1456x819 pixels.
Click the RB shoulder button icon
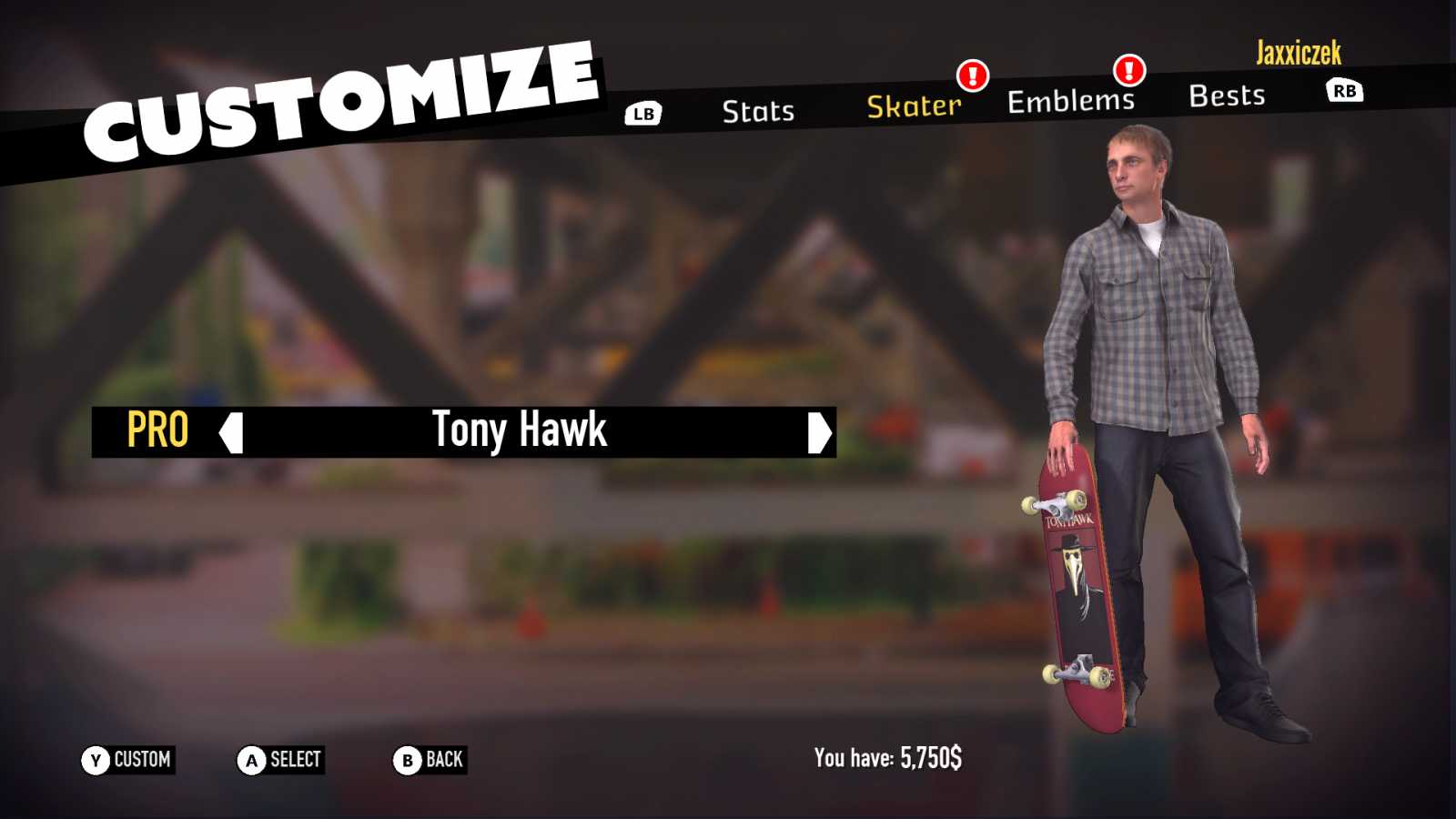click(x=1344, y=90)
